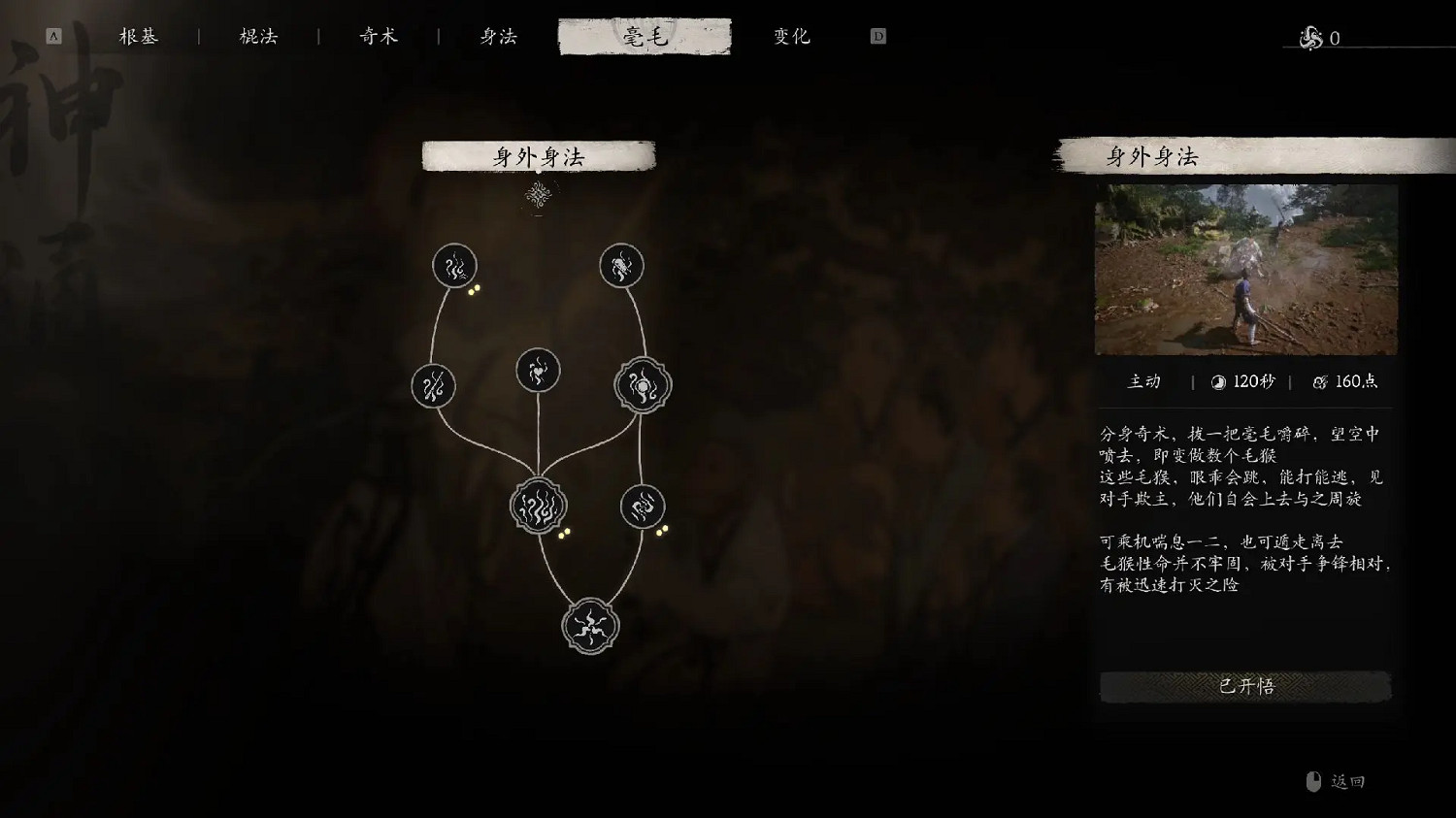
Task: Select the small center skill node
Action: pos(538,370)
